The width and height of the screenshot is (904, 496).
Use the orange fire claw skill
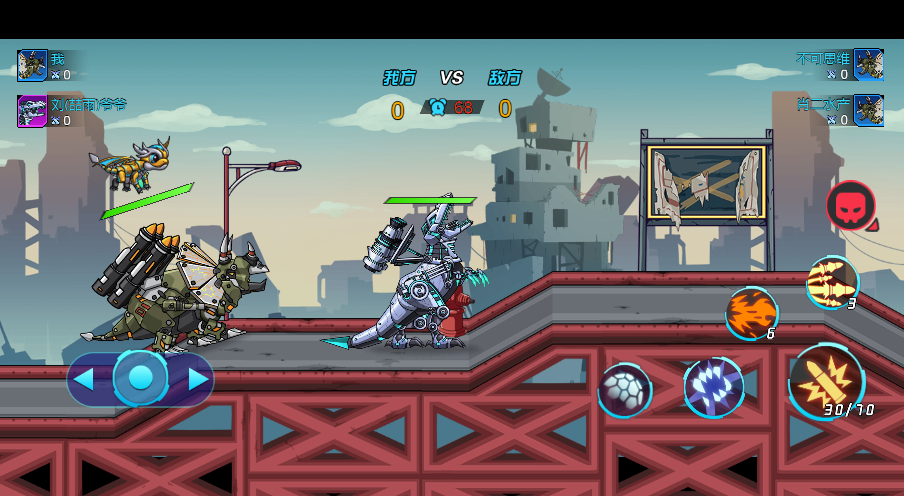[x=751, y=313]
